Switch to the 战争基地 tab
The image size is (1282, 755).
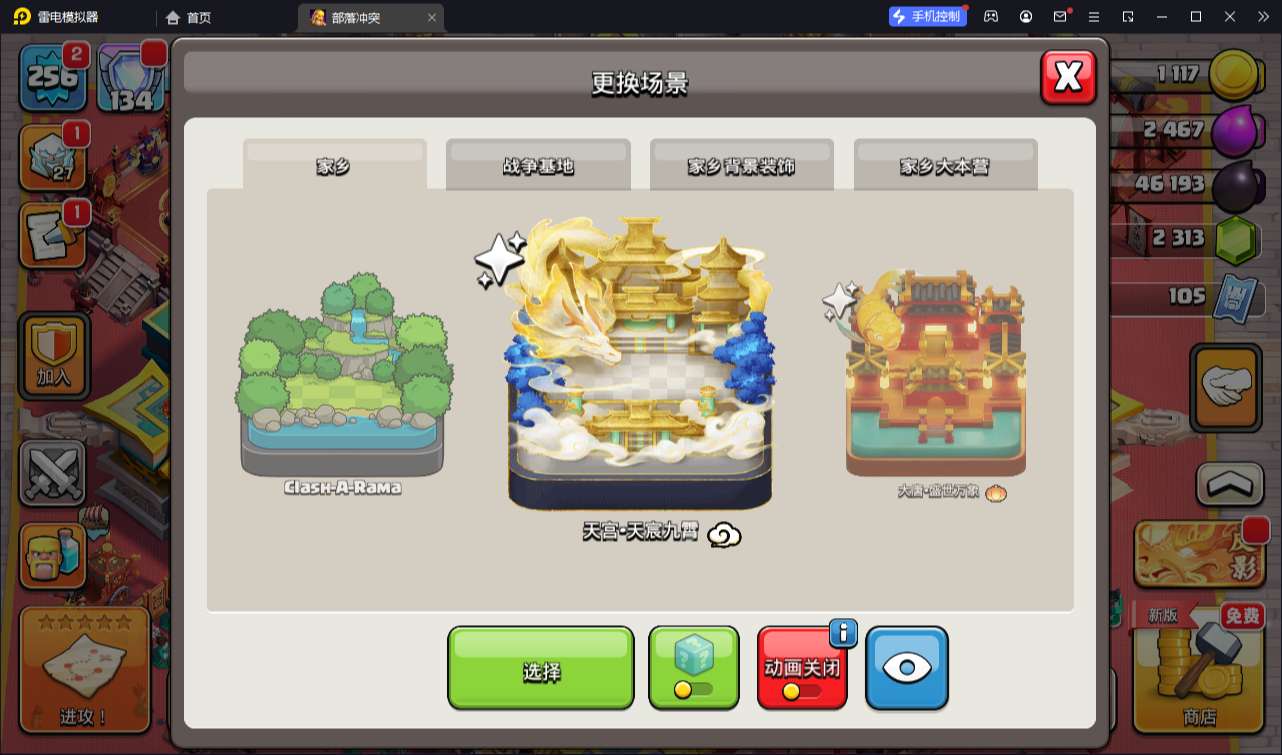[539, 165]
